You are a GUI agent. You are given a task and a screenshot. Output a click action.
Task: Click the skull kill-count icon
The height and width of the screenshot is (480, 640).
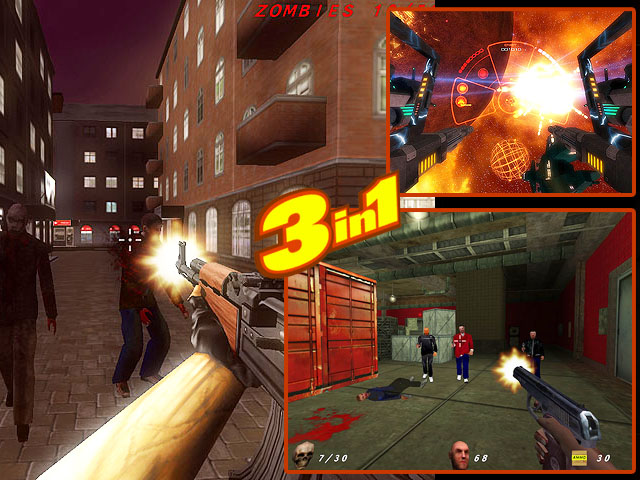point(303,455)
